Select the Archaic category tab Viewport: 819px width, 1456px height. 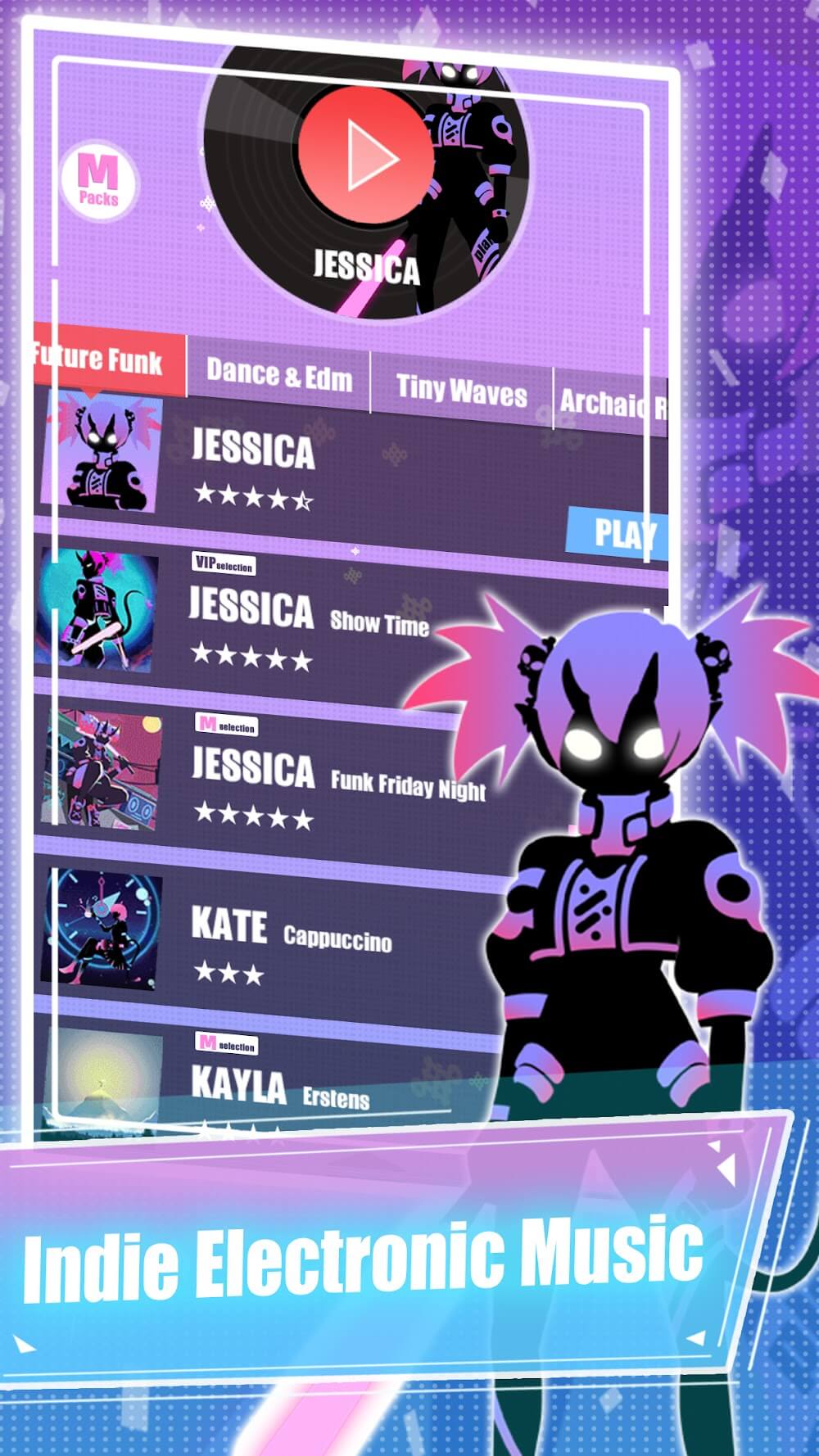(611, 402)
